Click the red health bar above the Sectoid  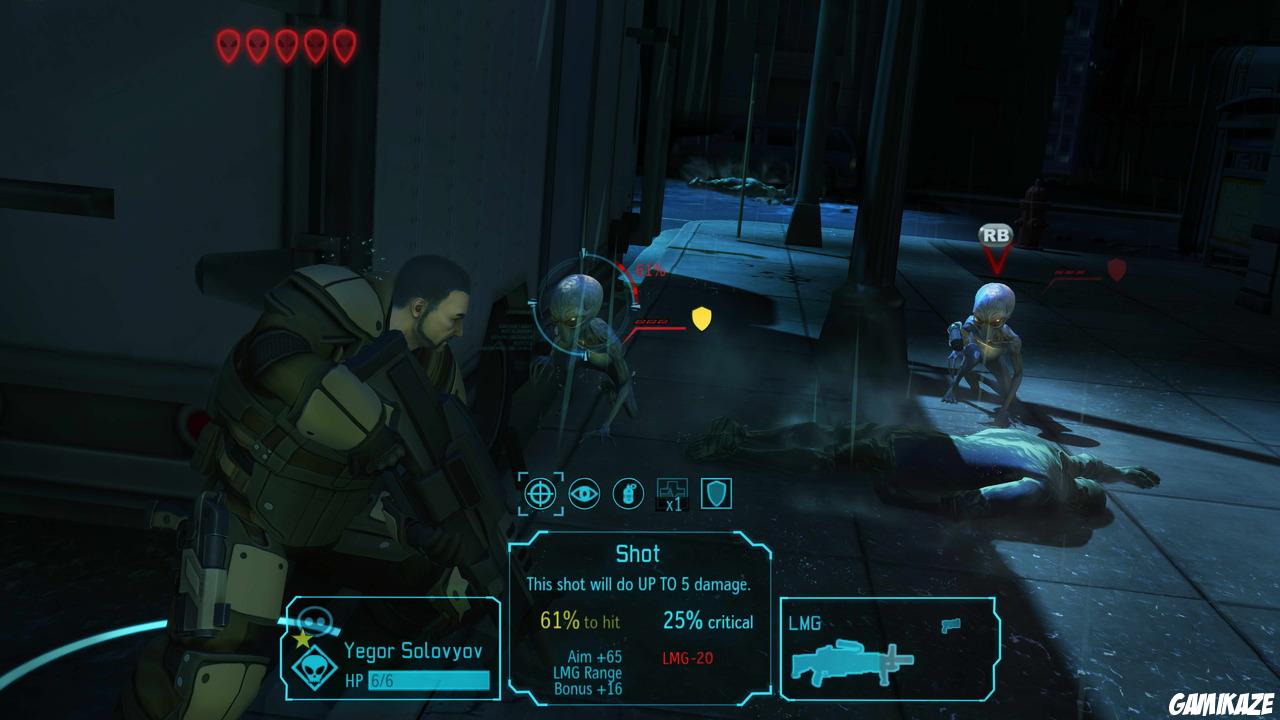[x=655, y=323]
